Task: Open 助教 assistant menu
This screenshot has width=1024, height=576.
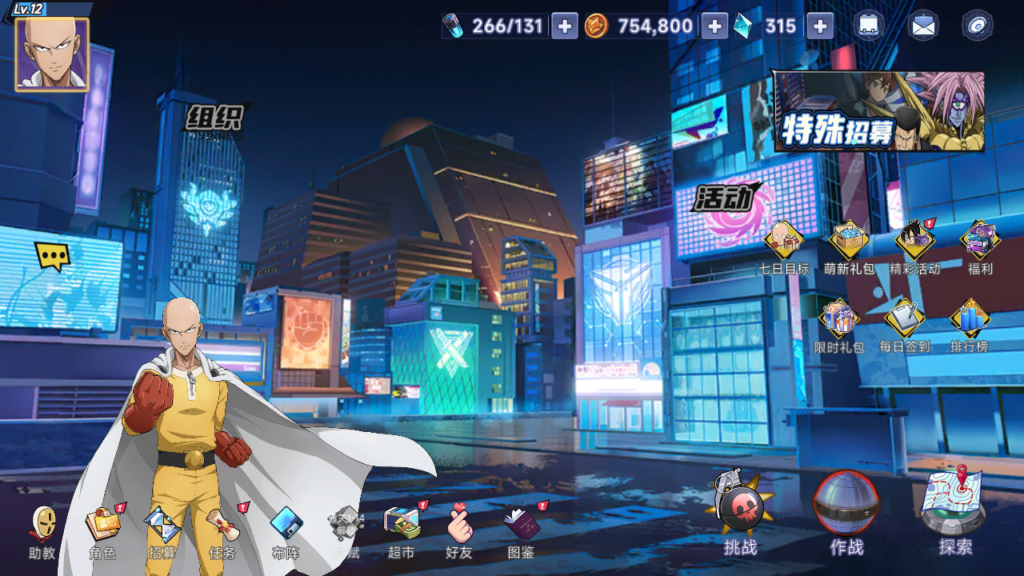Action: [42, 528]
